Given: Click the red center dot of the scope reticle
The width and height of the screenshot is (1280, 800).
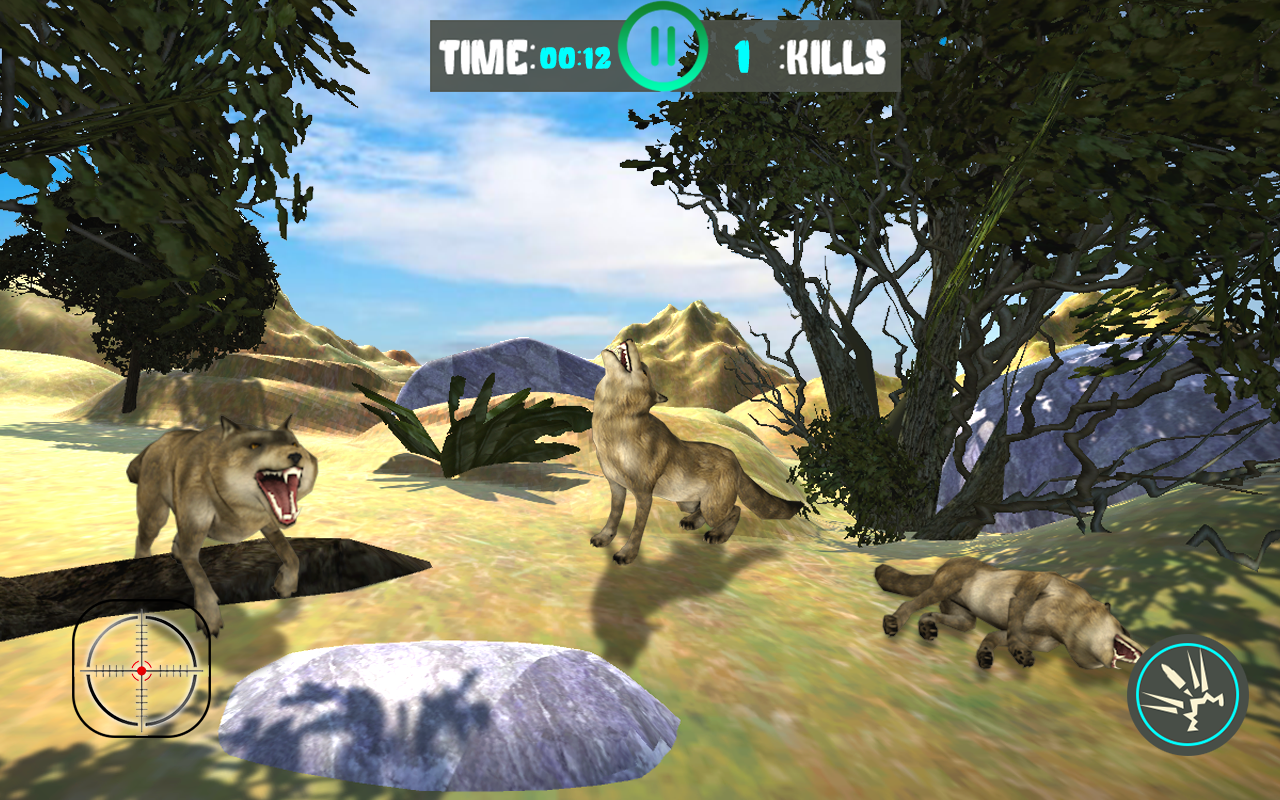Looking at the screenshot, I should (140, 670).
